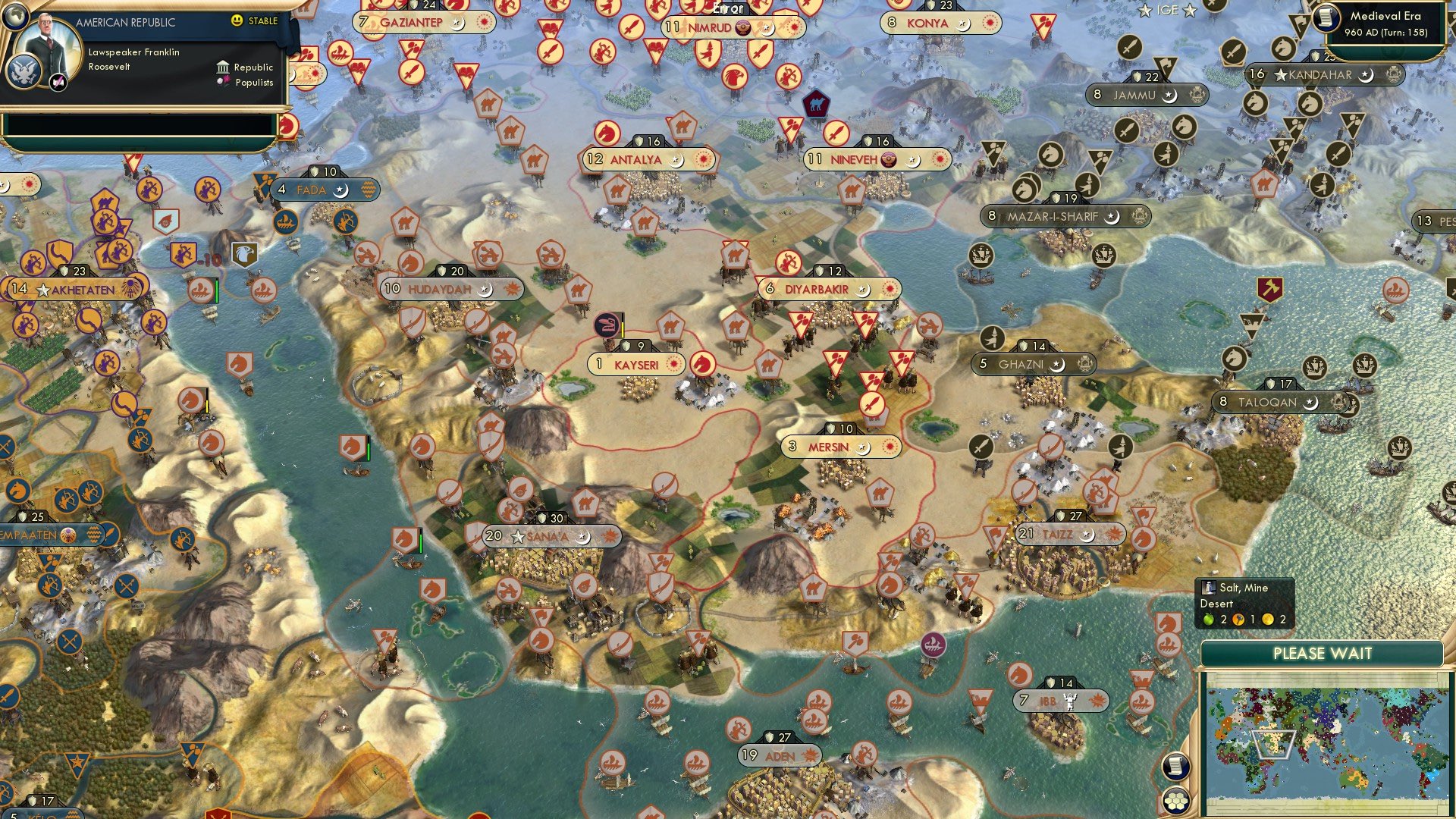Viewport: 1456px width, 819px height.
Task: Click the Ghazni city-state banner
Action: click(x=1031, y=363)
